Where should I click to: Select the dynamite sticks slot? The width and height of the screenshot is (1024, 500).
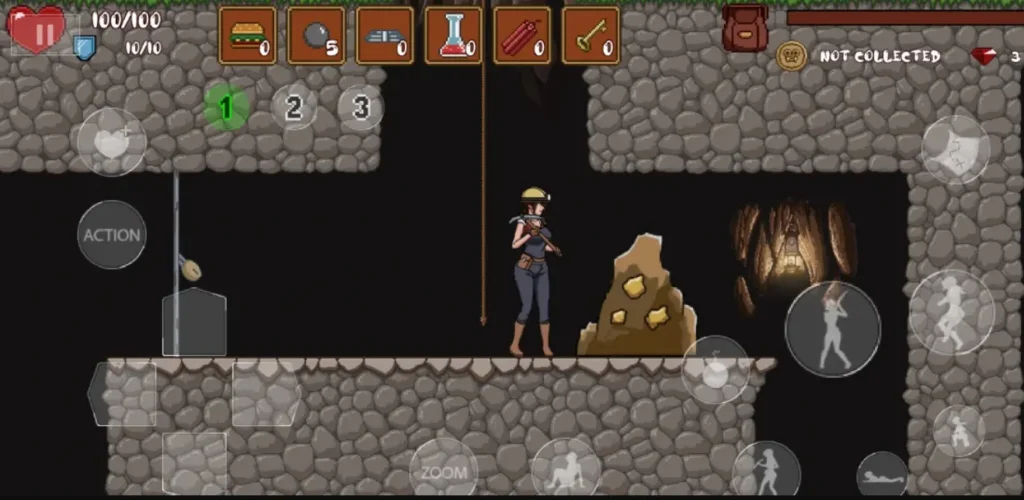(x=522, y=36)
